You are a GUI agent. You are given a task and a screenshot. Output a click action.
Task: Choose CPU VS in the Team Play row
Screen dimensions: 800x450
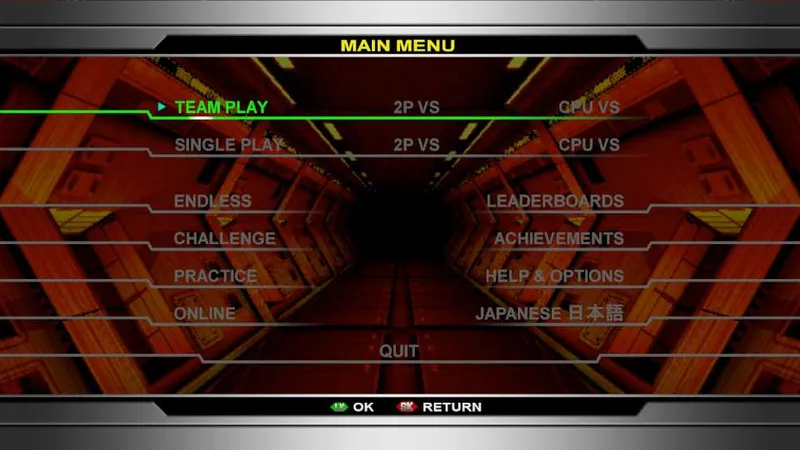(589, 107)
